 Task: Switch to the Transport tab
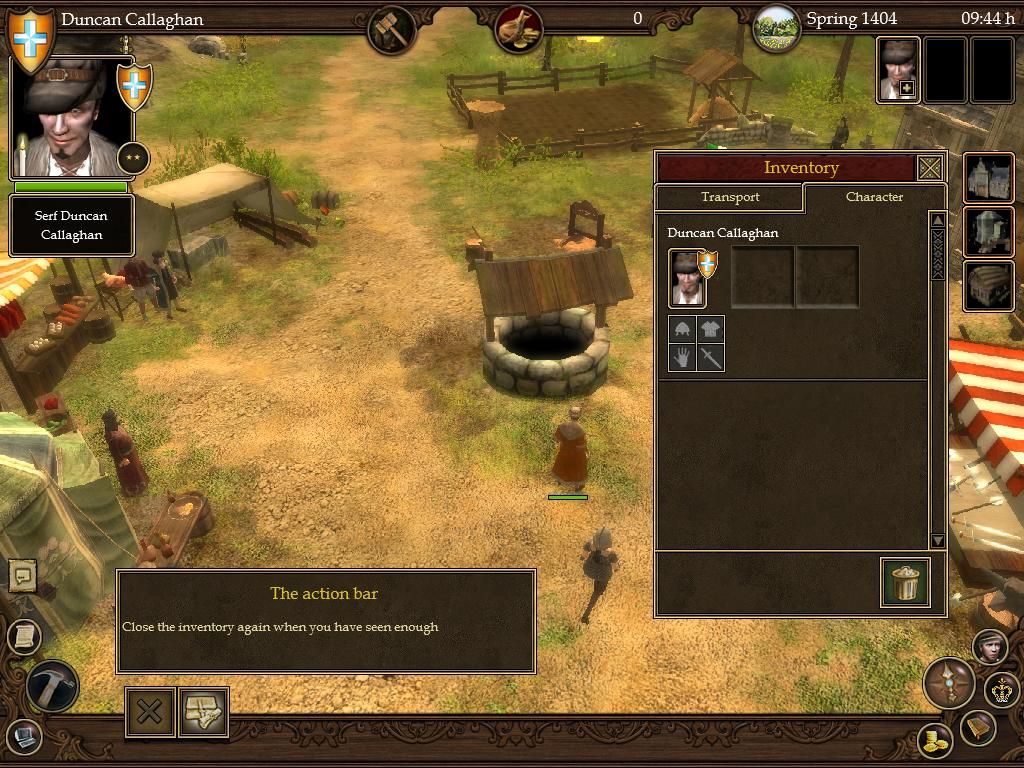point(730,197)
